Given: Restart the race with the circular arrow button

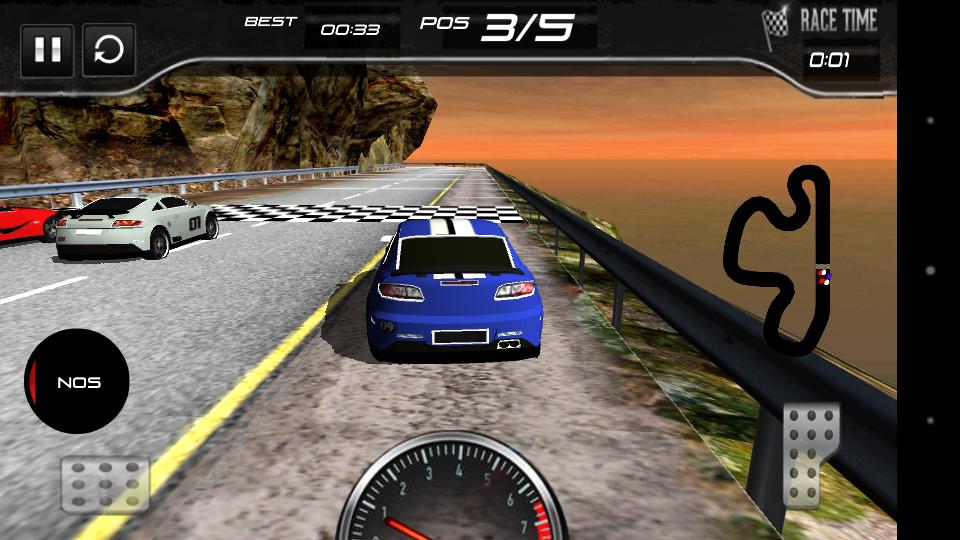Looking at the screenshot, I should [109, 51].
